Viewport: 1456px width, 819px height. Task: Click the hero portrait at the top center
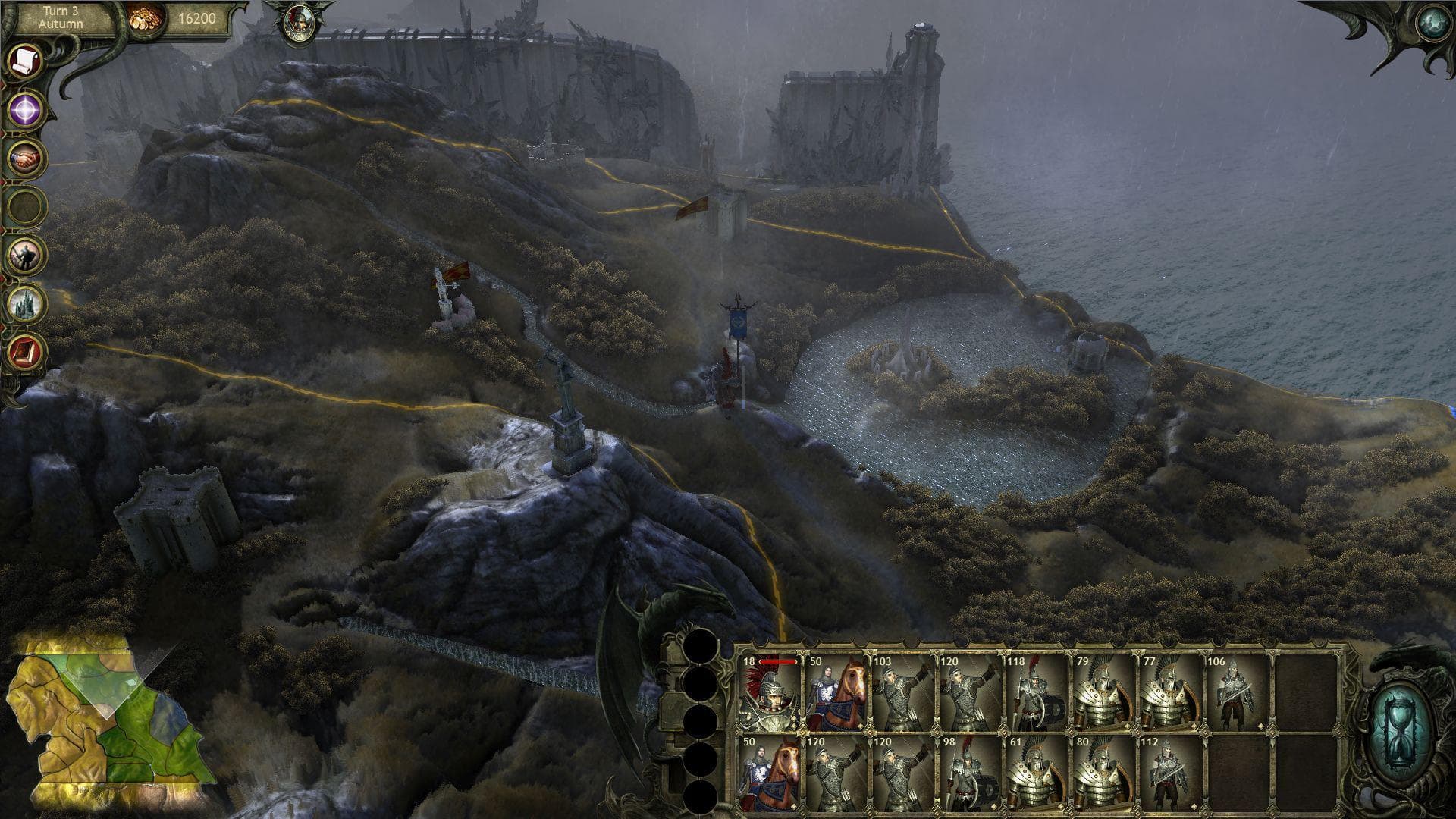pyautogui.click(x=302, y=23)
